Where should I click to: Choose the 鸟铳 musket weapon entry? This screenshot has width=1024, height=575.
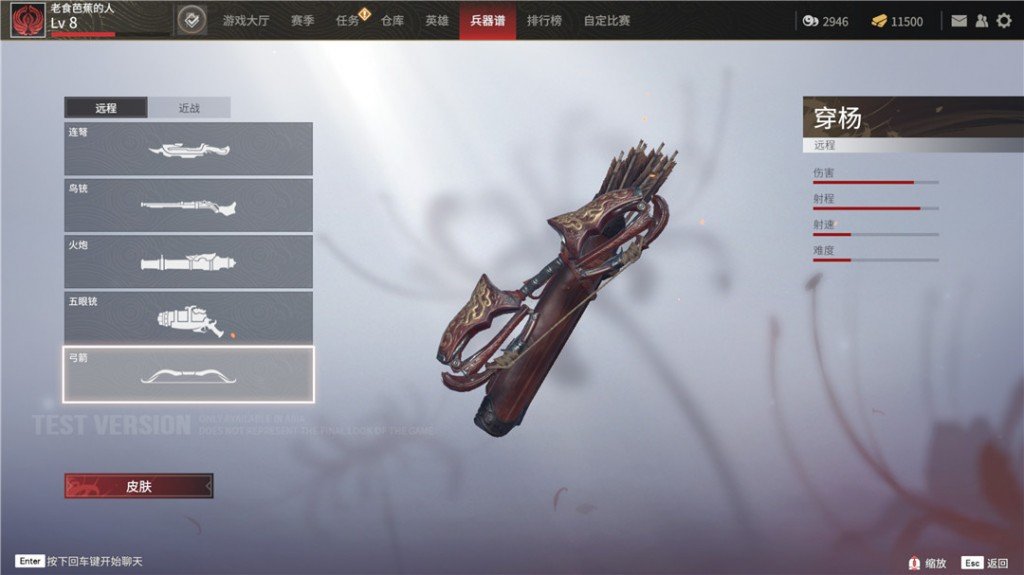point(188,205)
